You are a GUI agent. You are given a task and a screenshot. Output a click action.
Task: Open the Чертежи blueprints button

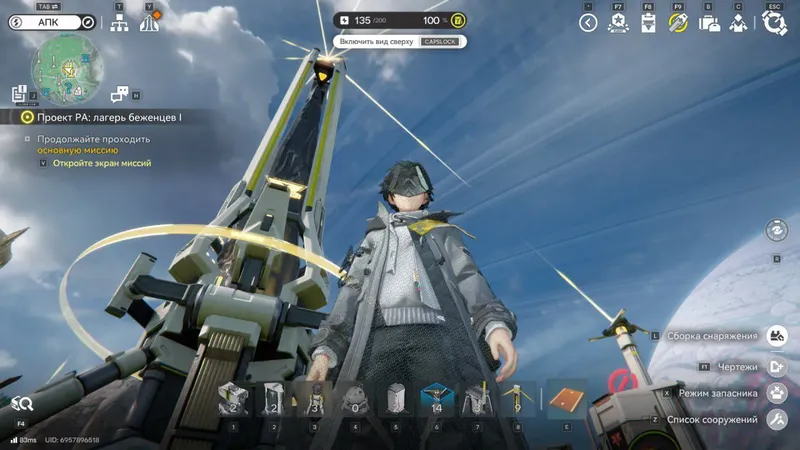[x=776, y=366]
